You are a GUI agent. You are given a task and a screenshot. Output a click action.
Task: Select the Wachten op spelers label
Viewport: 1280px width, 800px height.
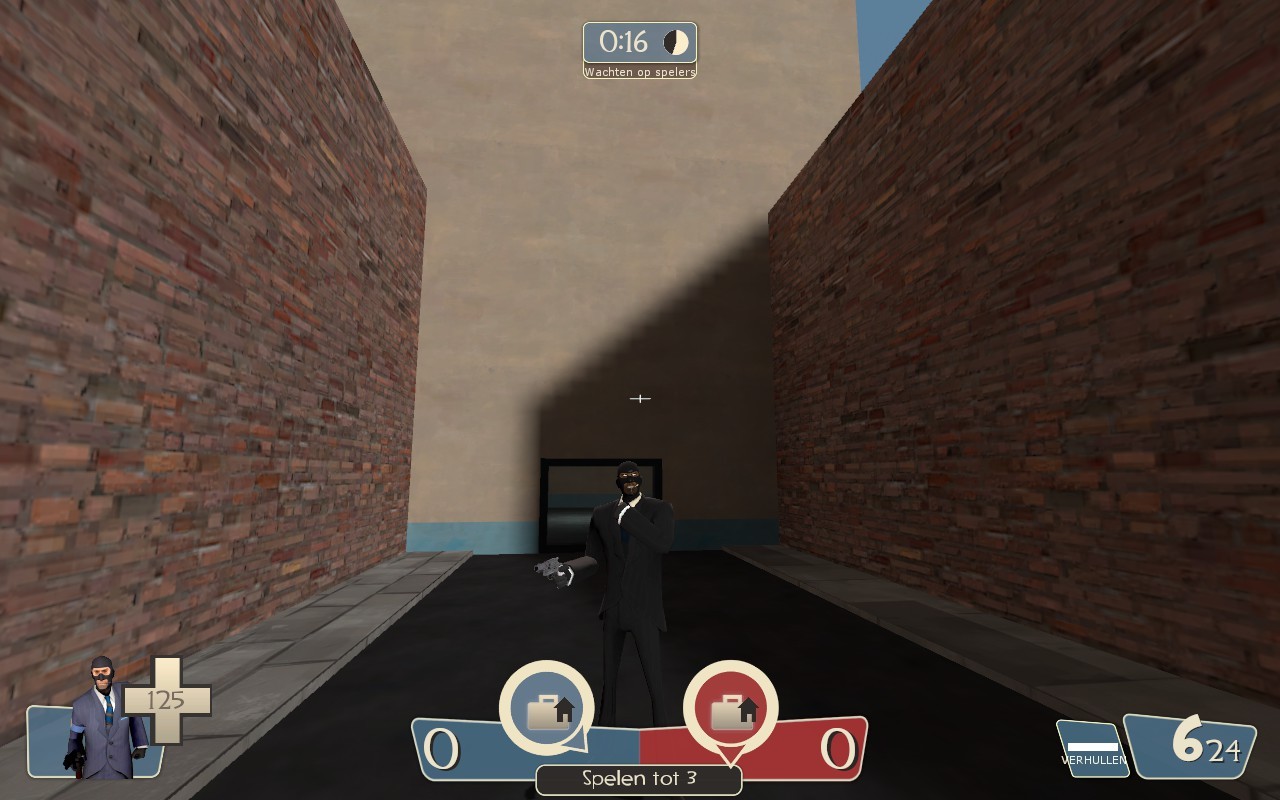[638, 72]
